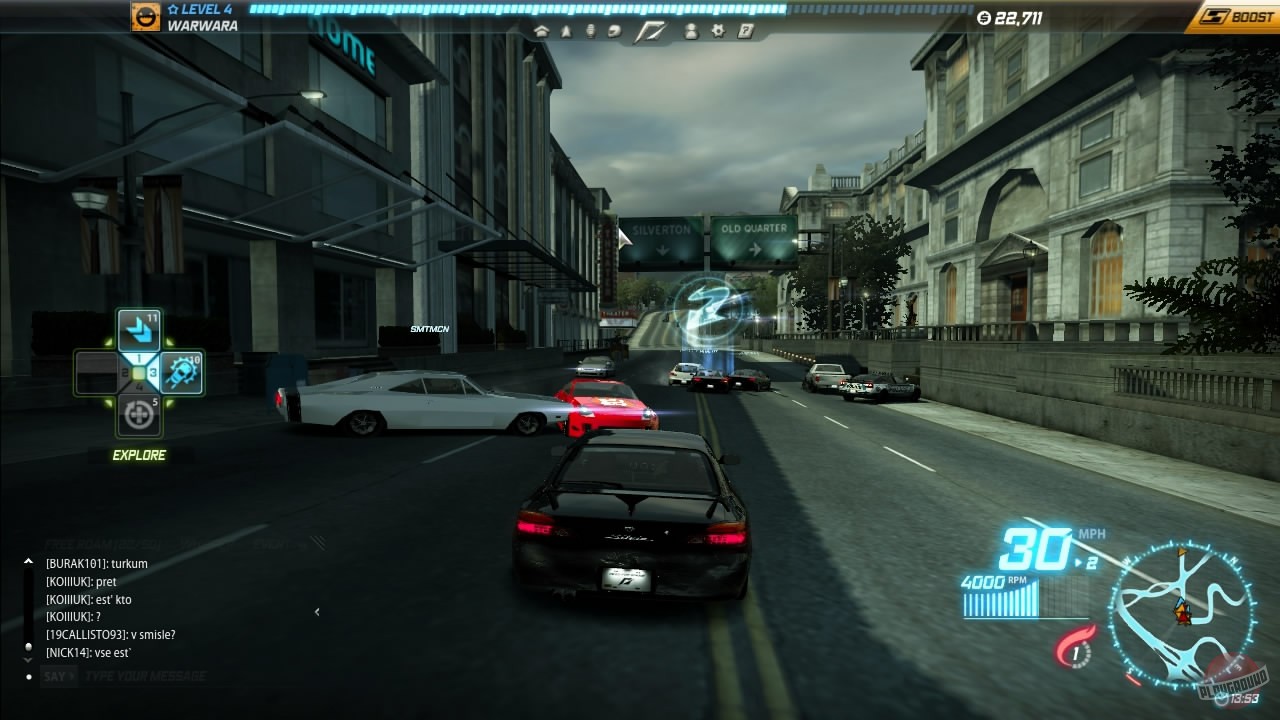Collapse the chat window with the side arrow

click(x=318, y=612)
